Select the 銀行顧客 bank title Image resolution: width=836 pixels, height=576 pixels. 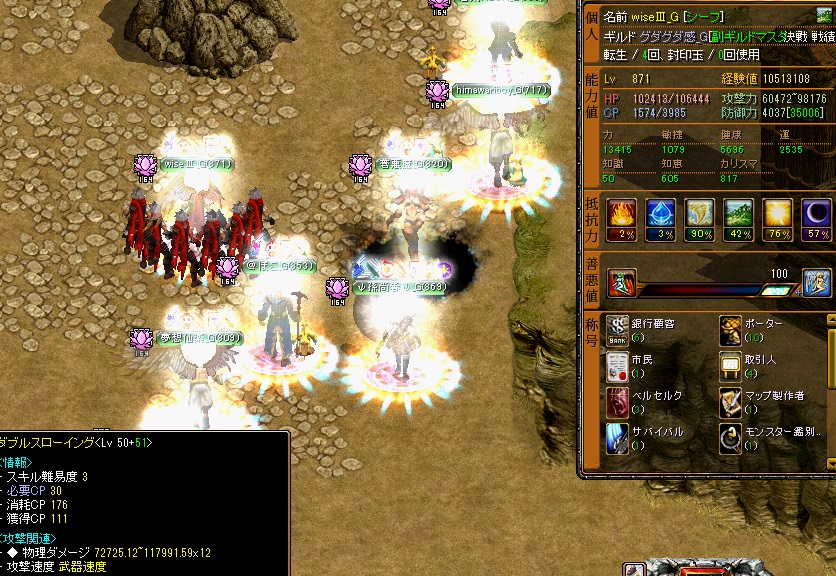pyautogui.click(x=618, y=328)
